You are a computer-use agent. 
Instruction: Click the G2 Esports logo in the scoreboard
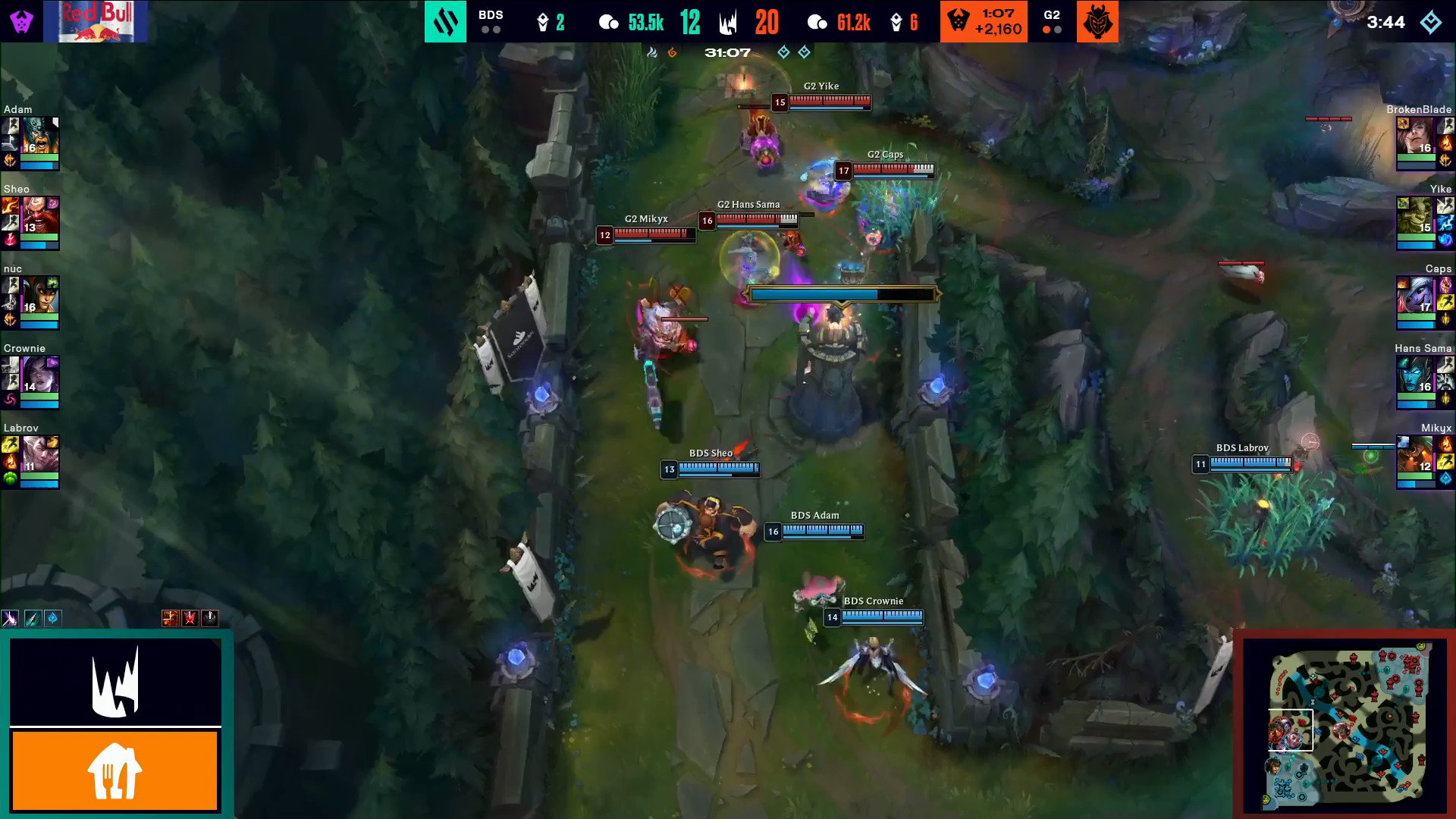tap(1097, 20)
